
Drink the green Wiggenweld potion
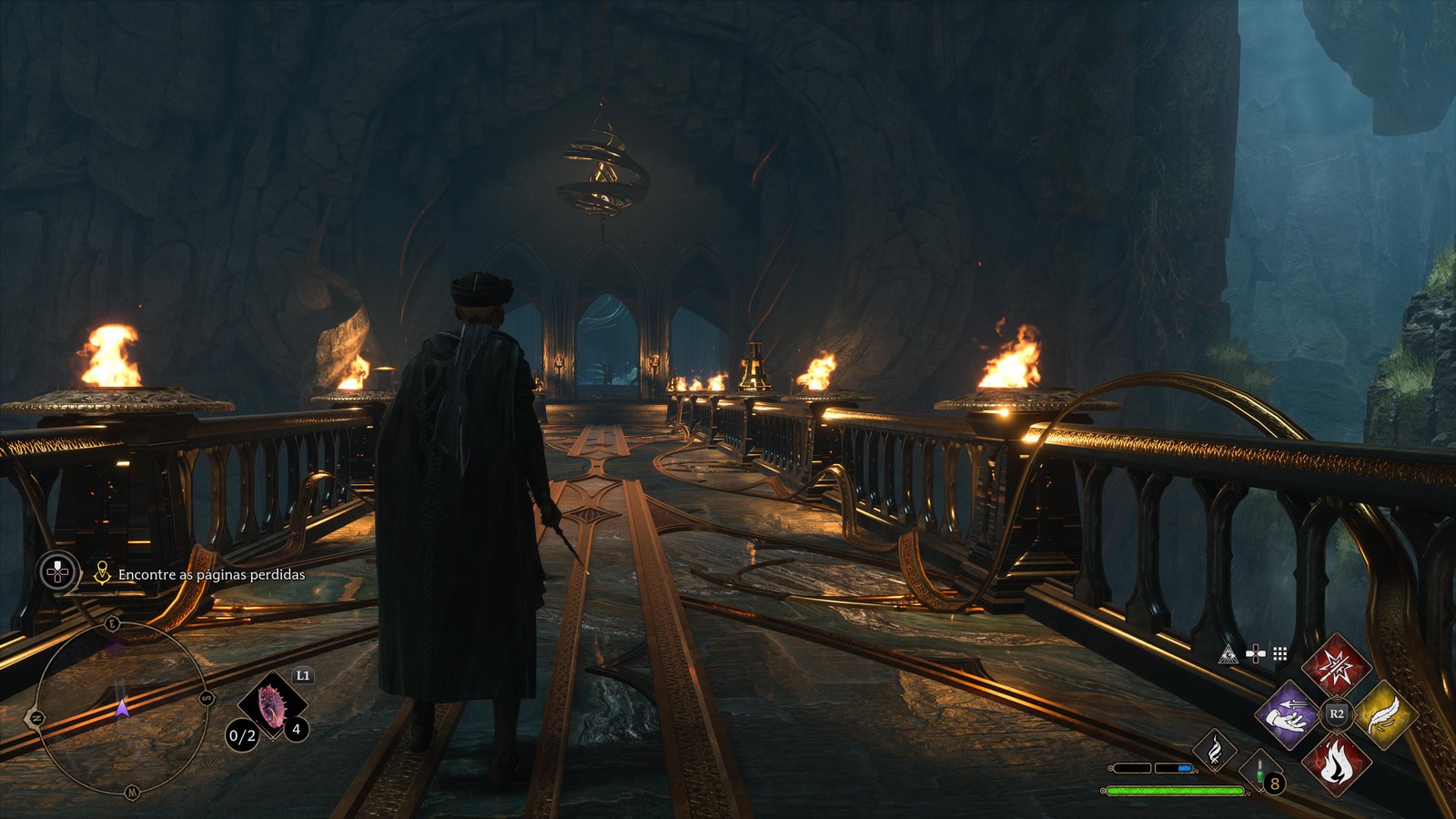(1260, 771)
